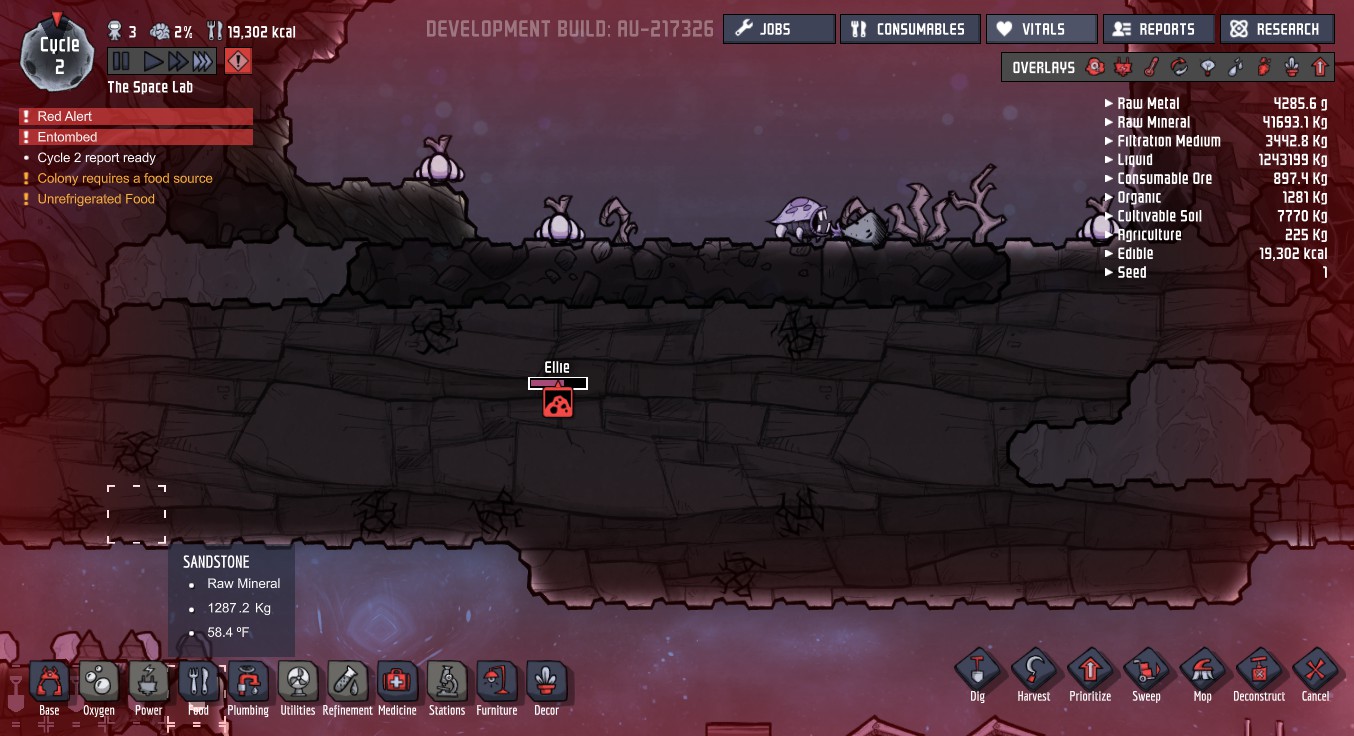
Task: Toggle the Red Alert button
Action: click(238, 62)
